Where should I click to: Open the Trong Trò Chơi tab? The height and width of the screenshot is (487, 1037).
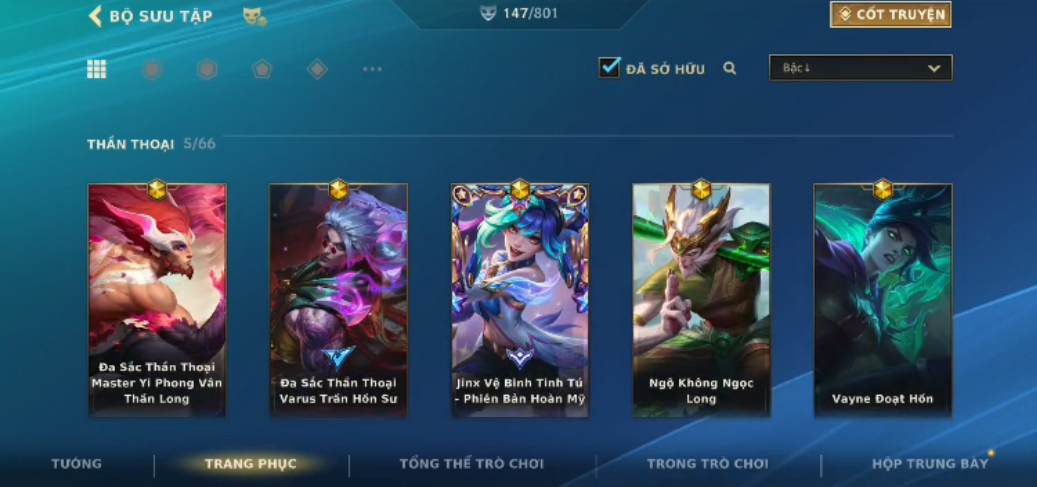tap(707, 464)
